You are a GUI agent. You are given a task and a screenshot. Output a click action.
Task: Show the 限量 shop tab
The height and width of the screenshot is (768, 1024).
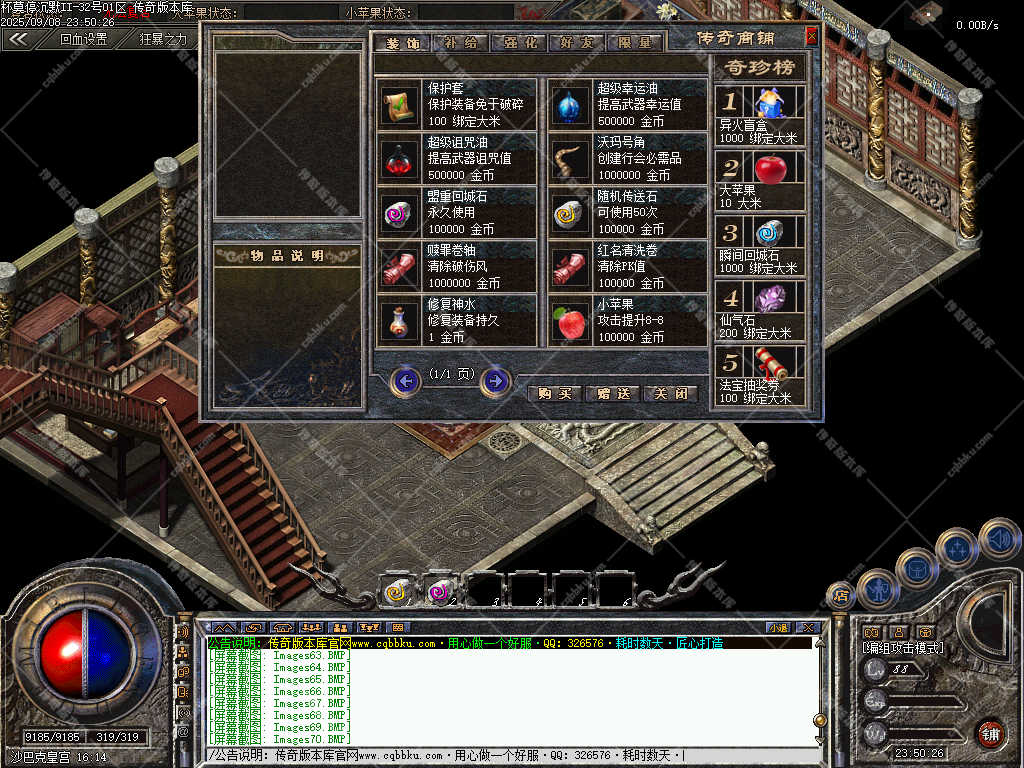(x=635, y=43)
